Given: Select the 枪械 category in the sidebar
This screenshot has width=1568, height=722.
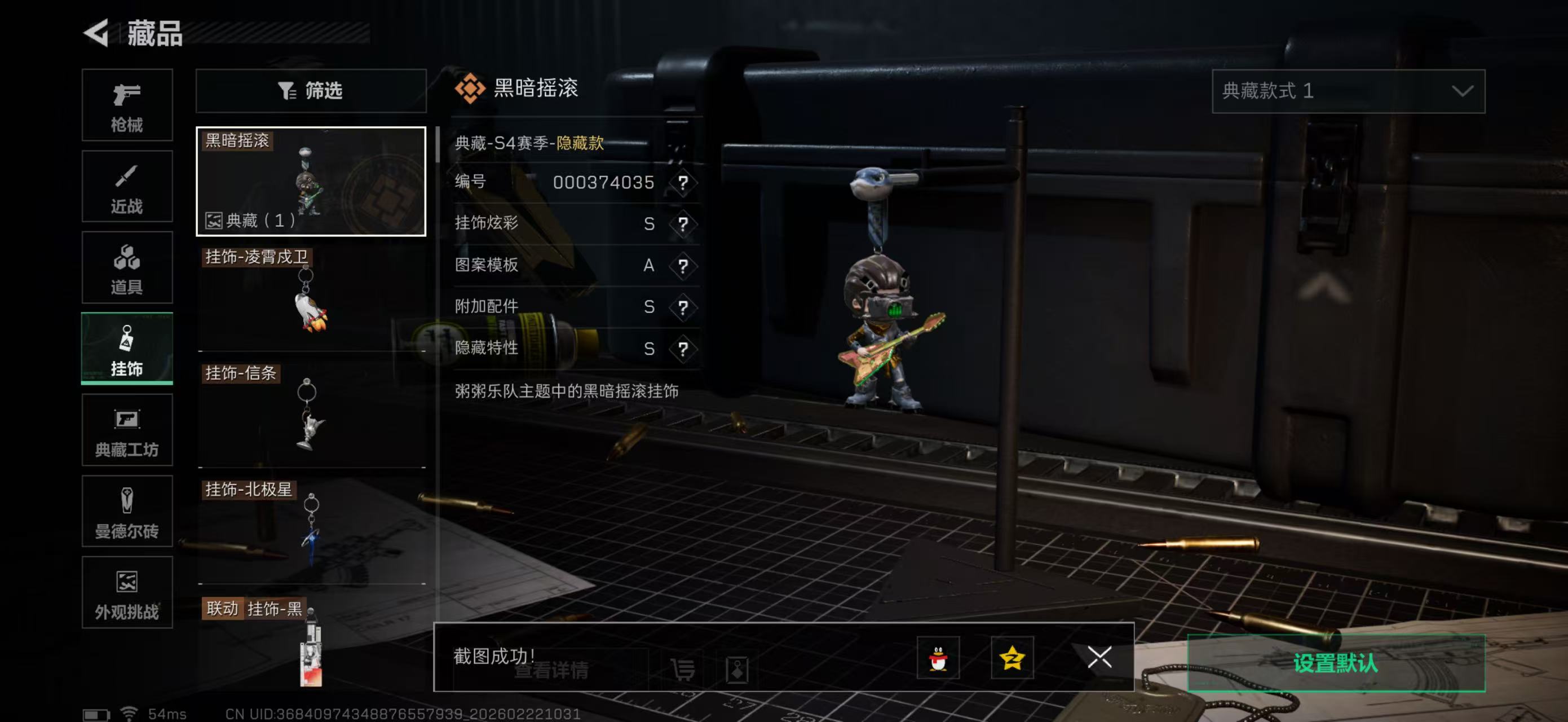Looking at the screenshot, I should tap(127, 105).
